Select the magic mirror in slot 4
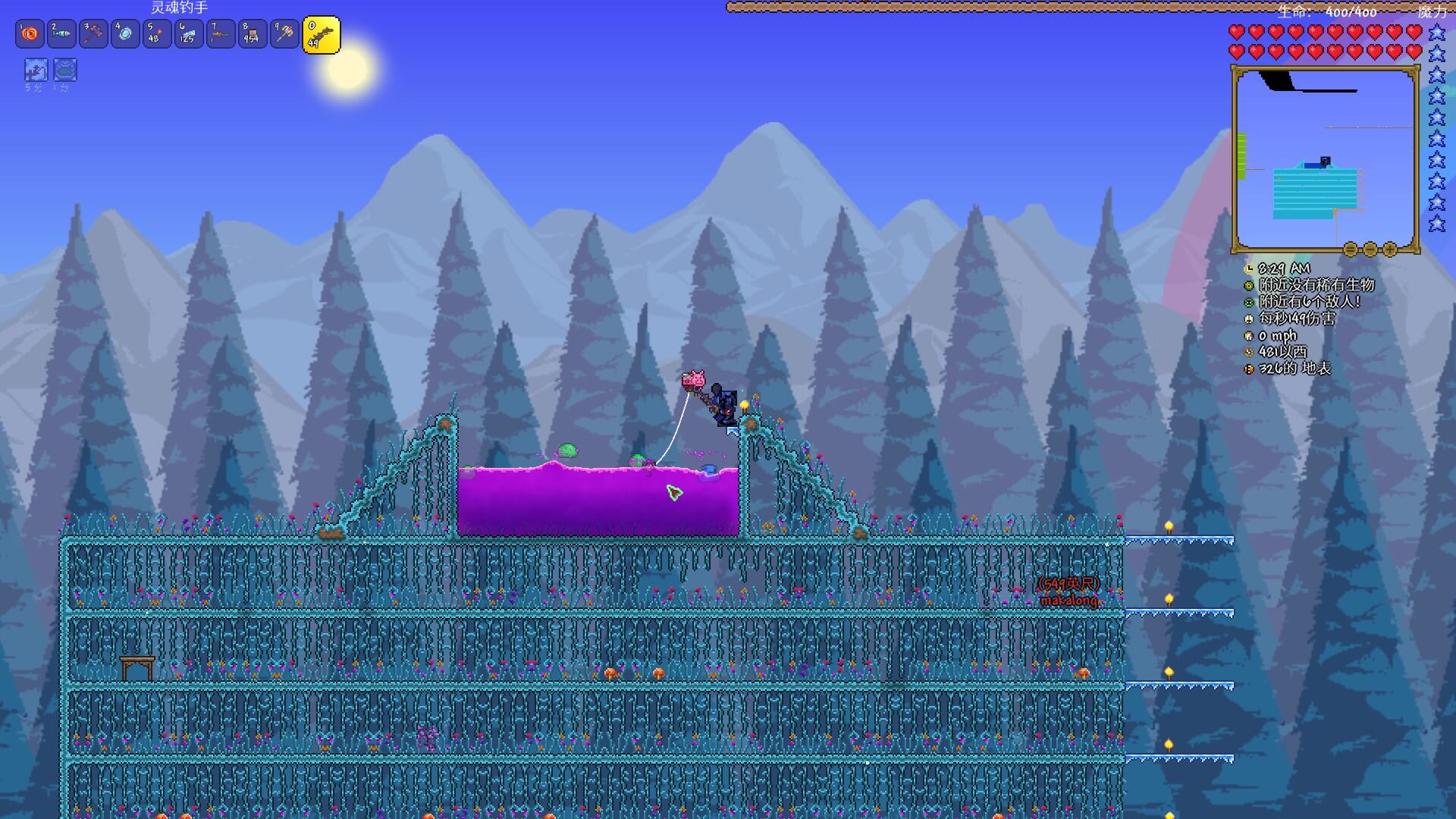 point(125,34)
